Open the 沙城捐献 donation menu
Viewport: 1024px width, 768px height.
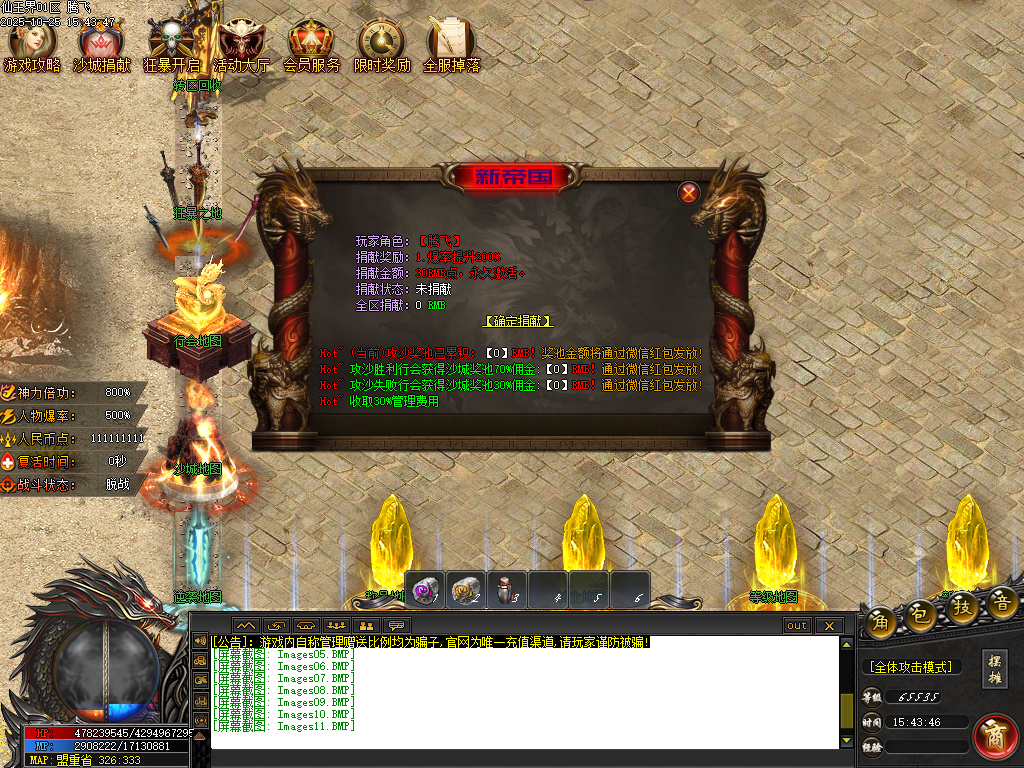(x=101, y=46)
